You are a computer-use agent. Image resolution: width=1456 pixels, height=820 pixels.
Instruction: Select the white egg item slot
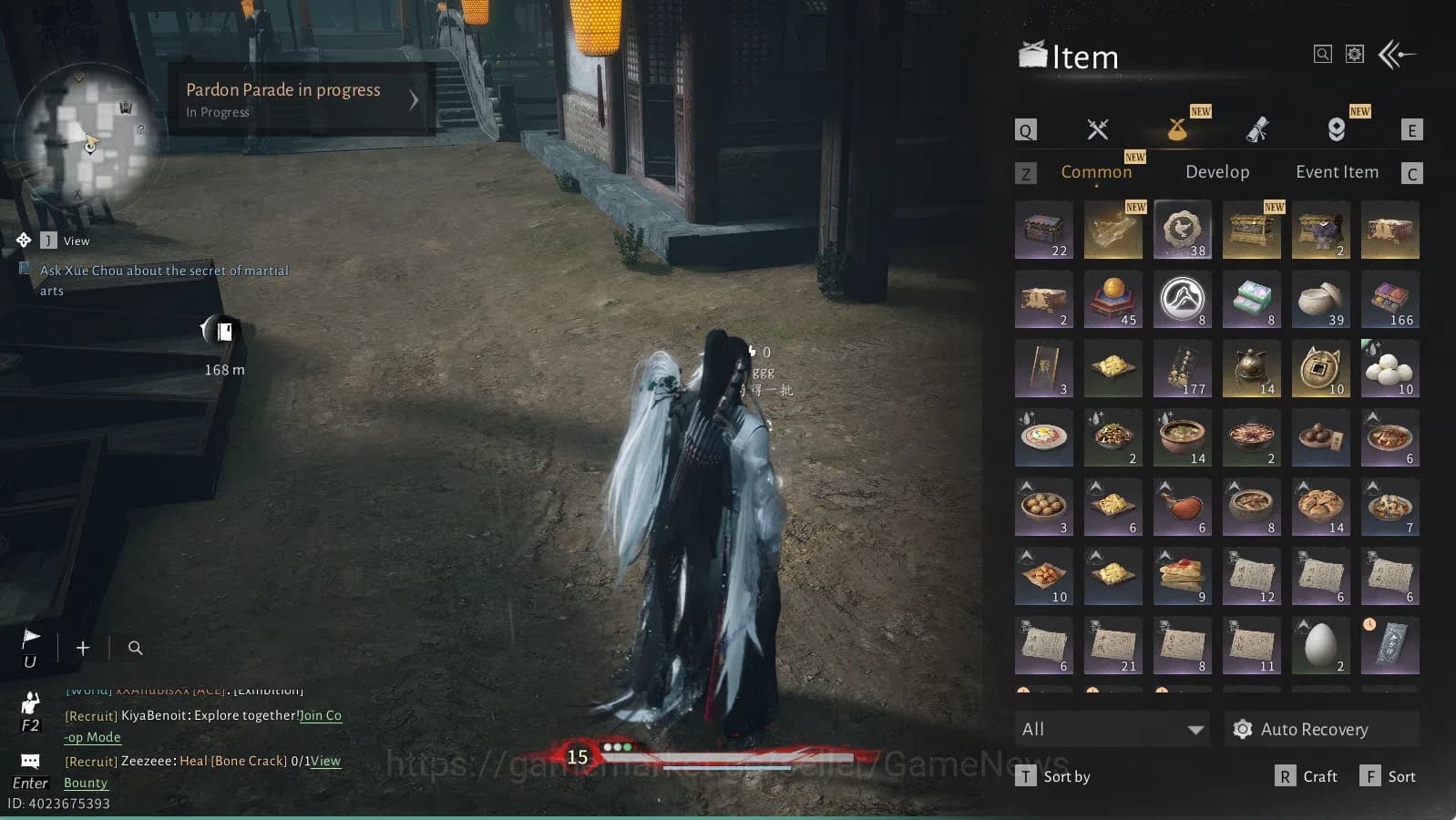1320,645
